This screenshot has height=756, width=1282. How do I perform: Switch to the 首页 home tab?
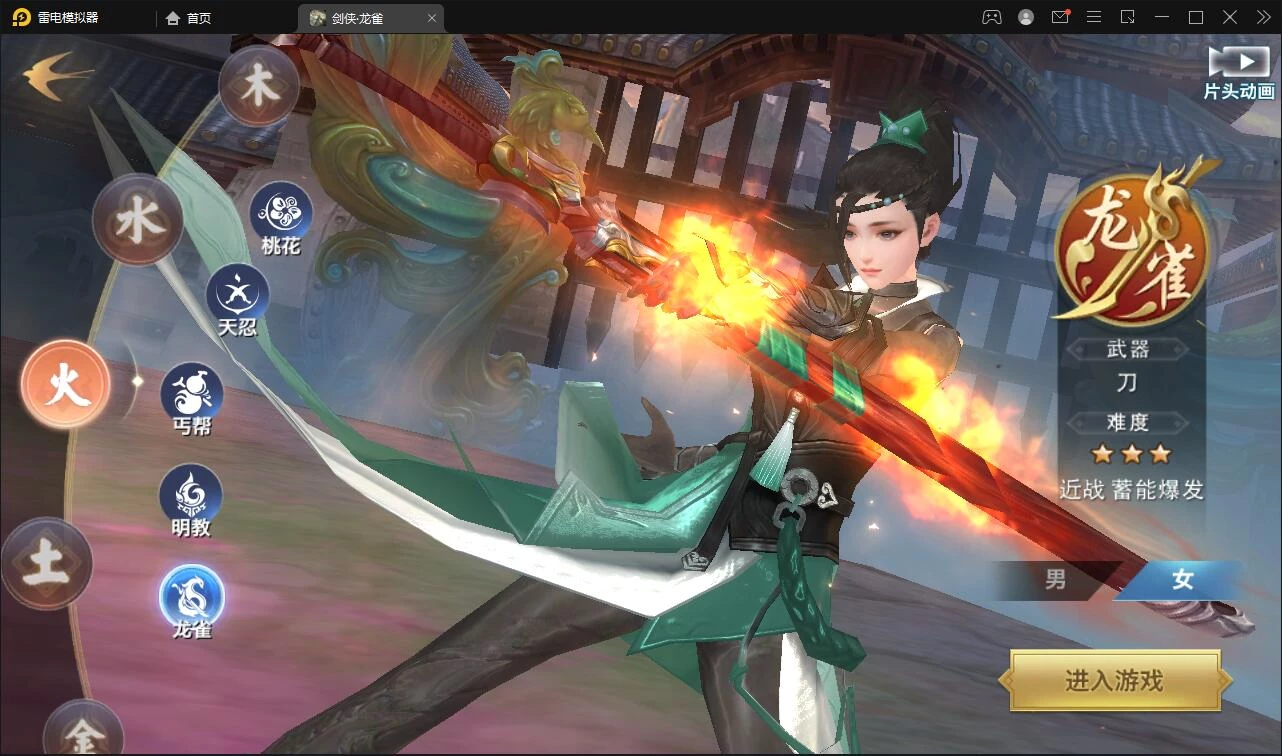(x=189, y=18)
